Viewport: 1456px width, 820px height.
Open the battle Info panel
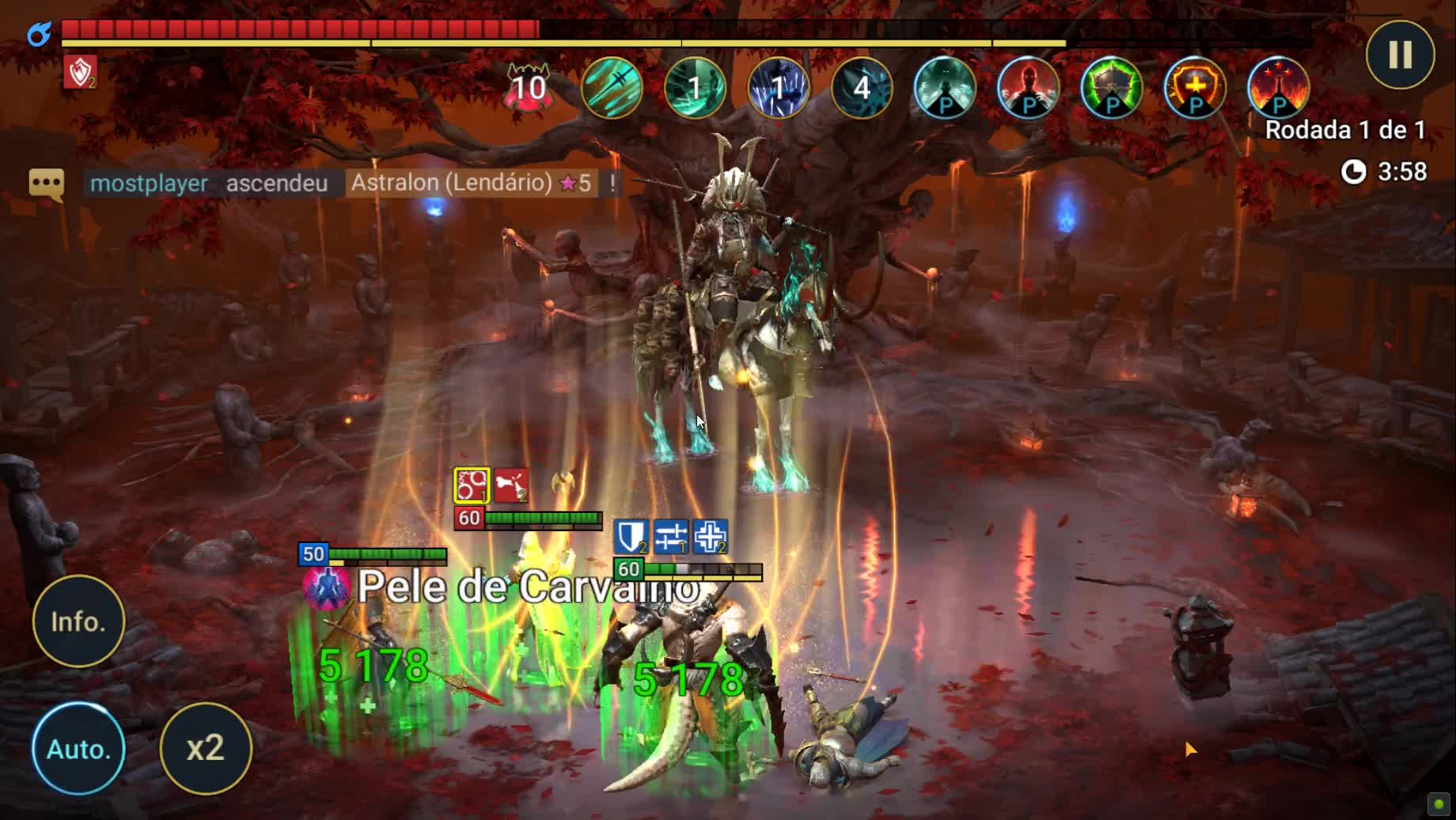click(x=78, y=621)
